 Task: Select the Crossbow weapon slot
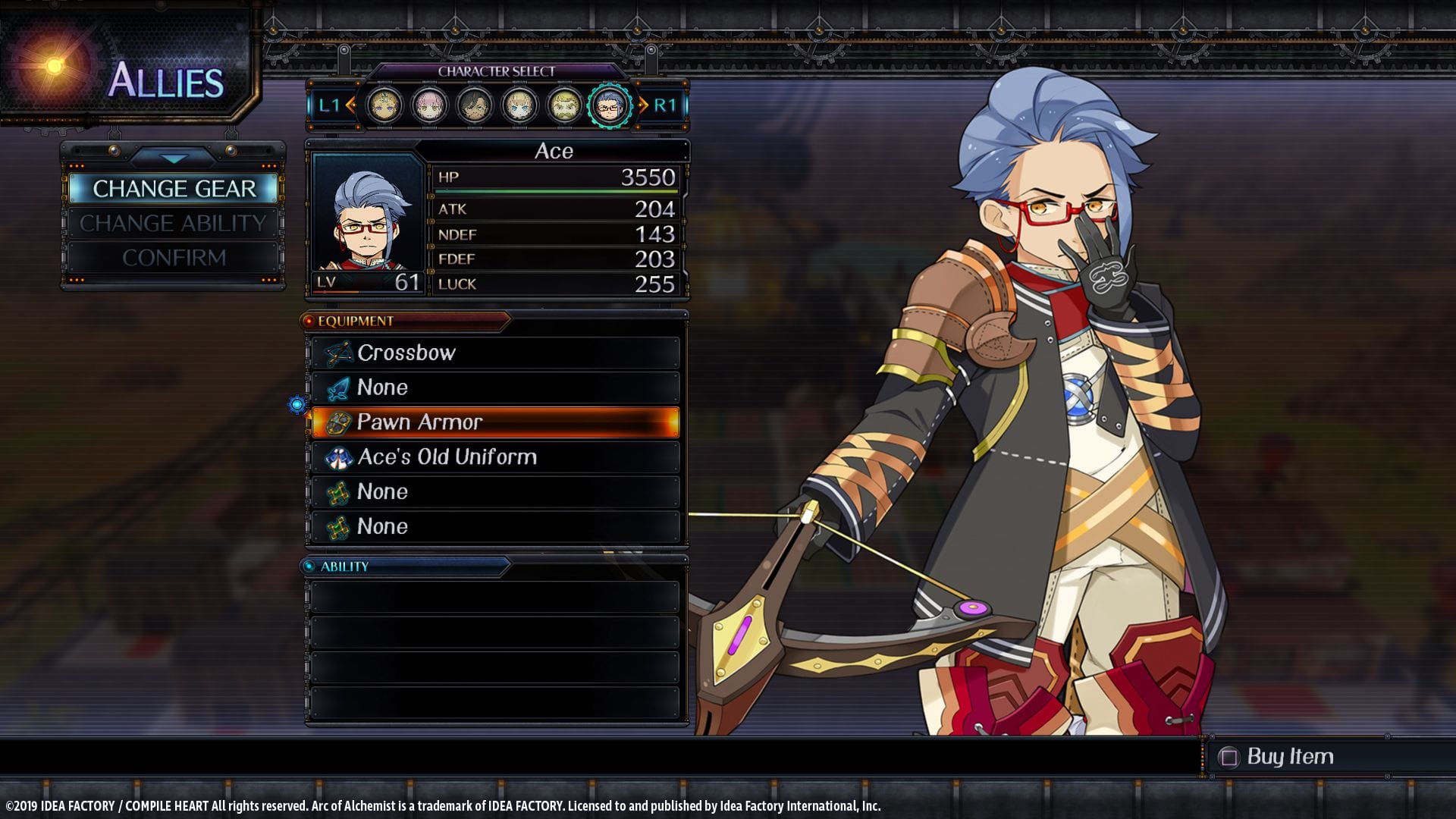click(496, 353)
